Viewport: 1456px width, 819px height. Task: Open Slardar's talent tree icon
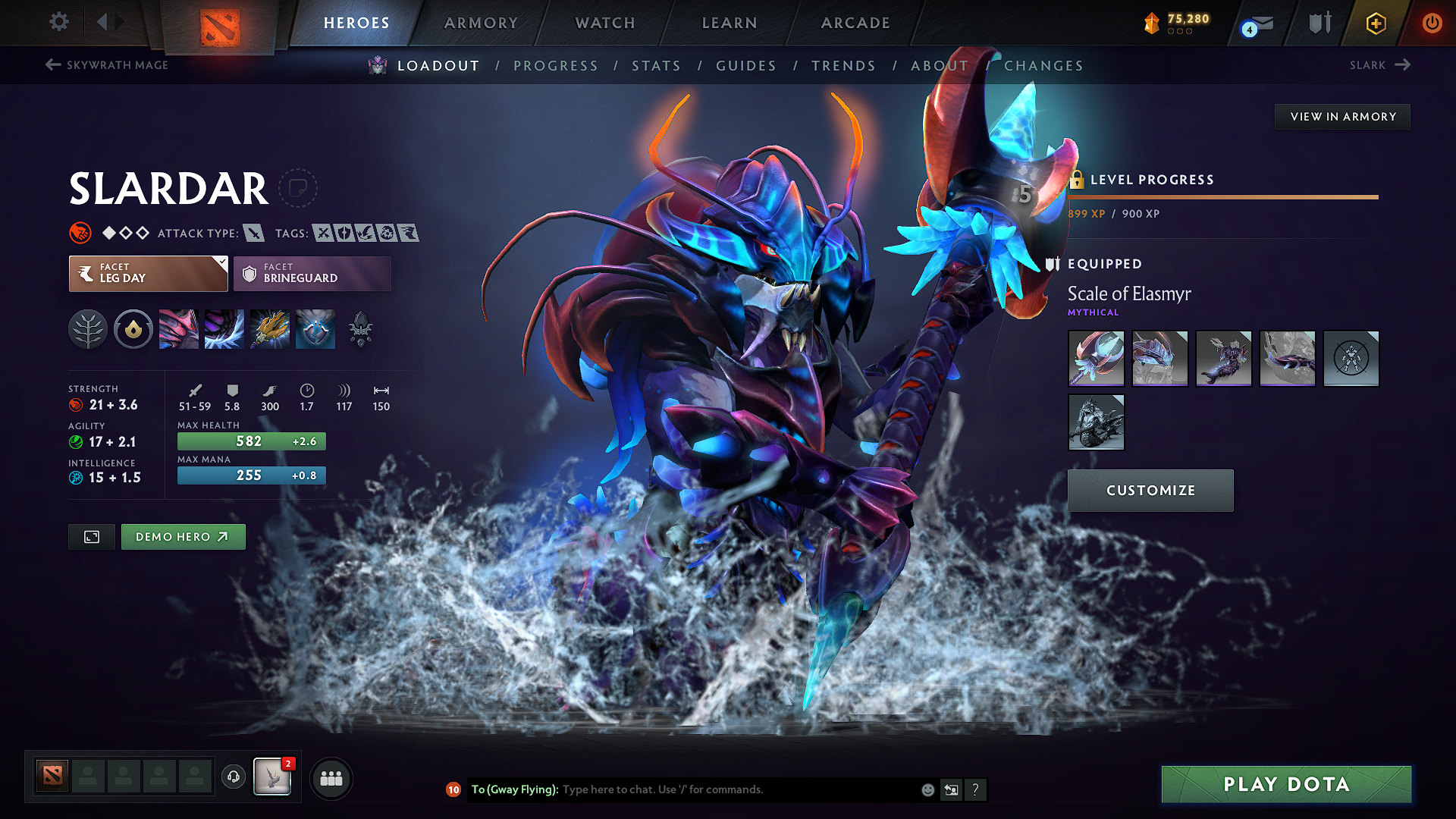coord(88,329)
